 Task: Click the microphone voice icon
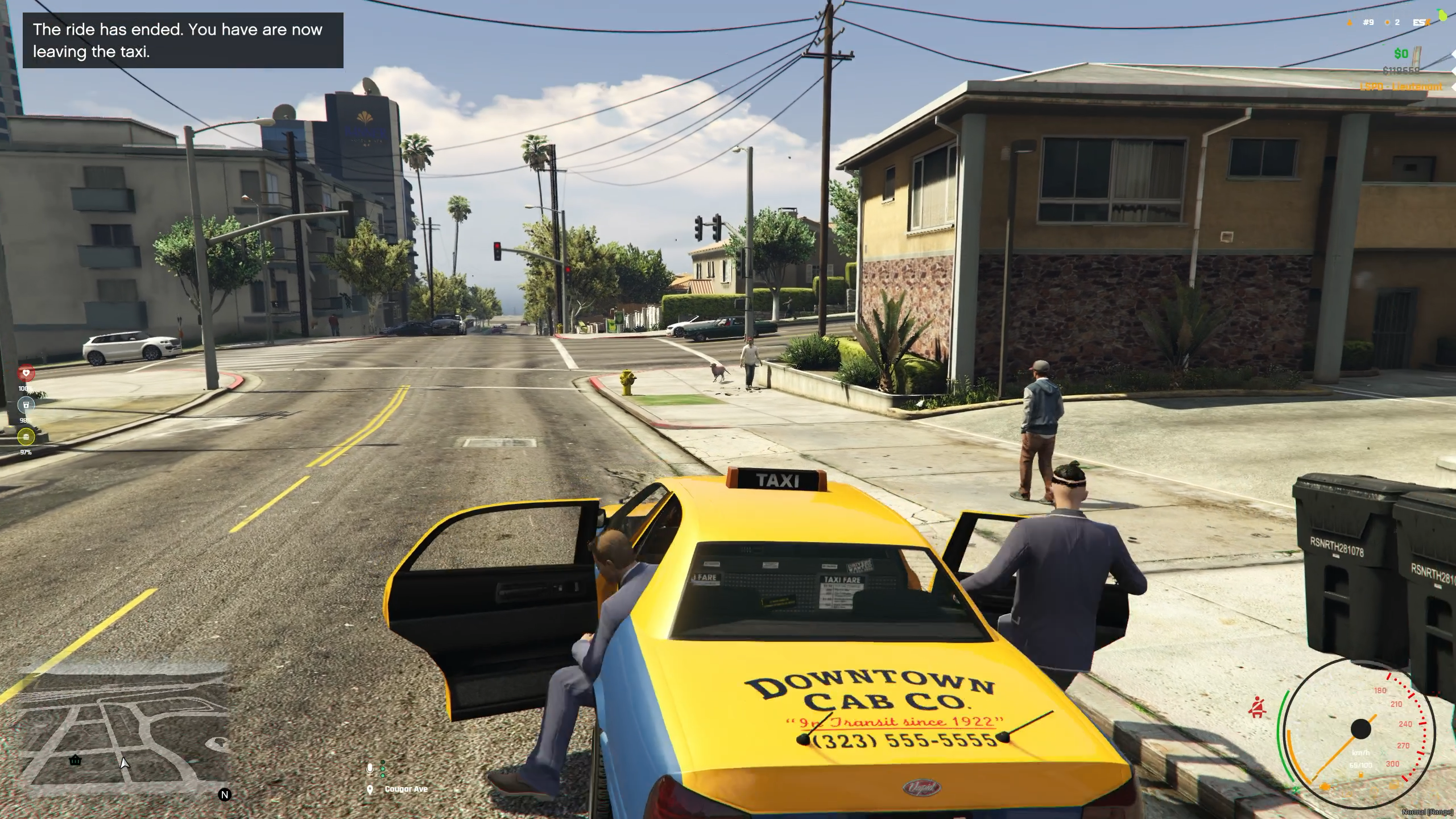(x=370, y=769)
